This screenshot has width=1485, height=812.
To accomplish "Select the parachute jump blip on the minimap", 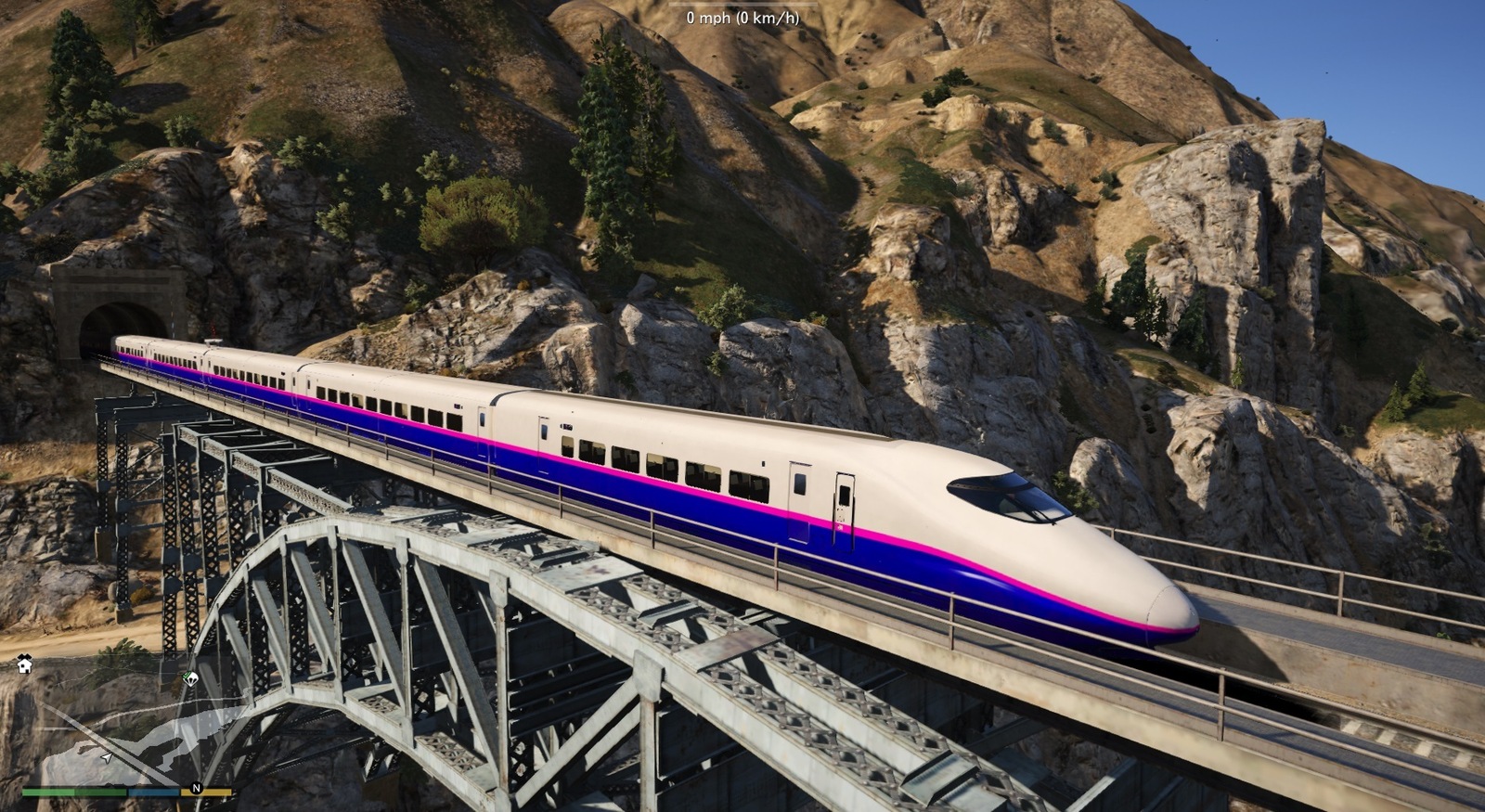I will tap(189, 677).
